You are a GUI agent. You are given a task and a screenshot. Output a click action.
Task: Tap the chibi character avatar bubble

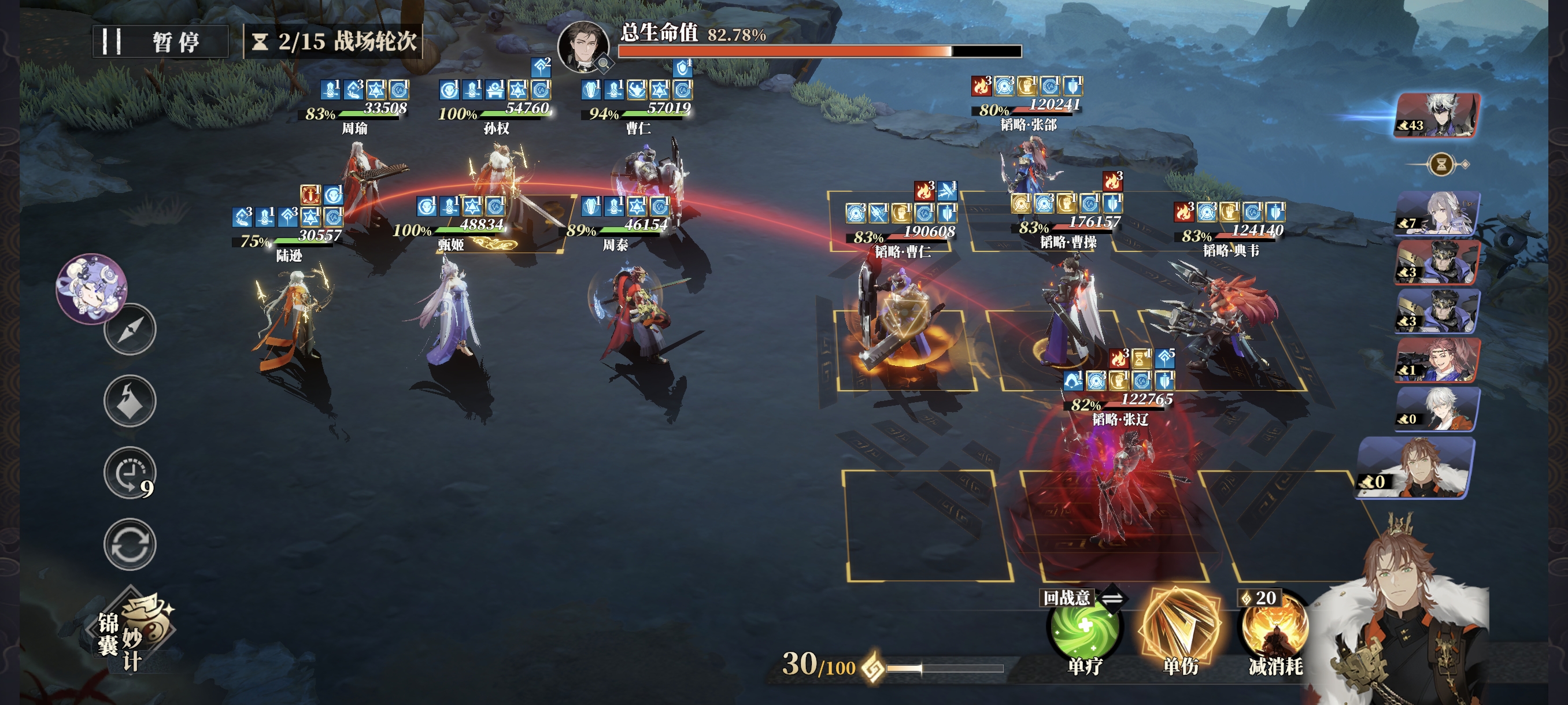[92, 288]
